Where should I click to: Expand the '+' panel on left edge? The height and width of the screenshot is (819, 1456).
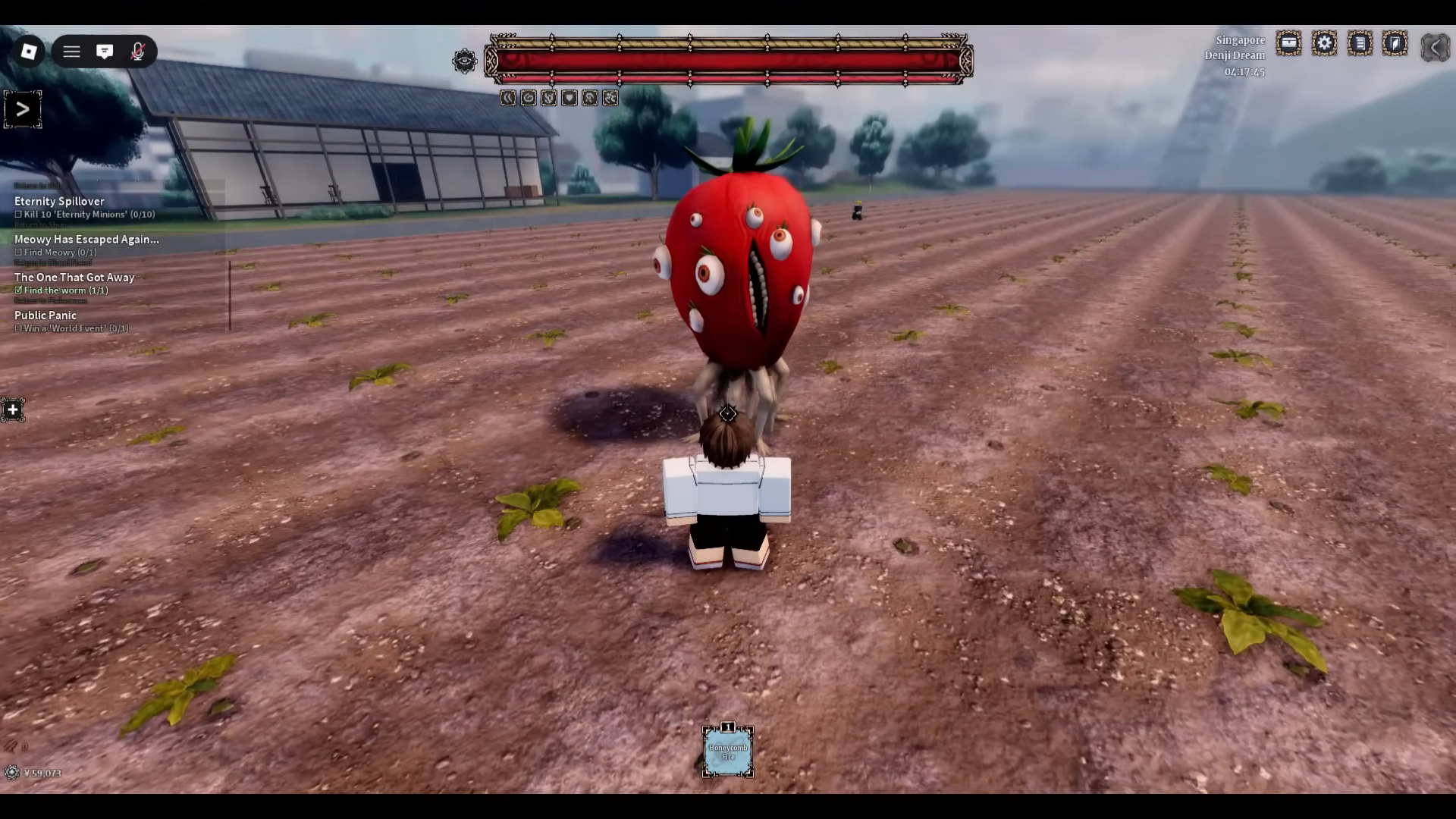pos(12,409)
